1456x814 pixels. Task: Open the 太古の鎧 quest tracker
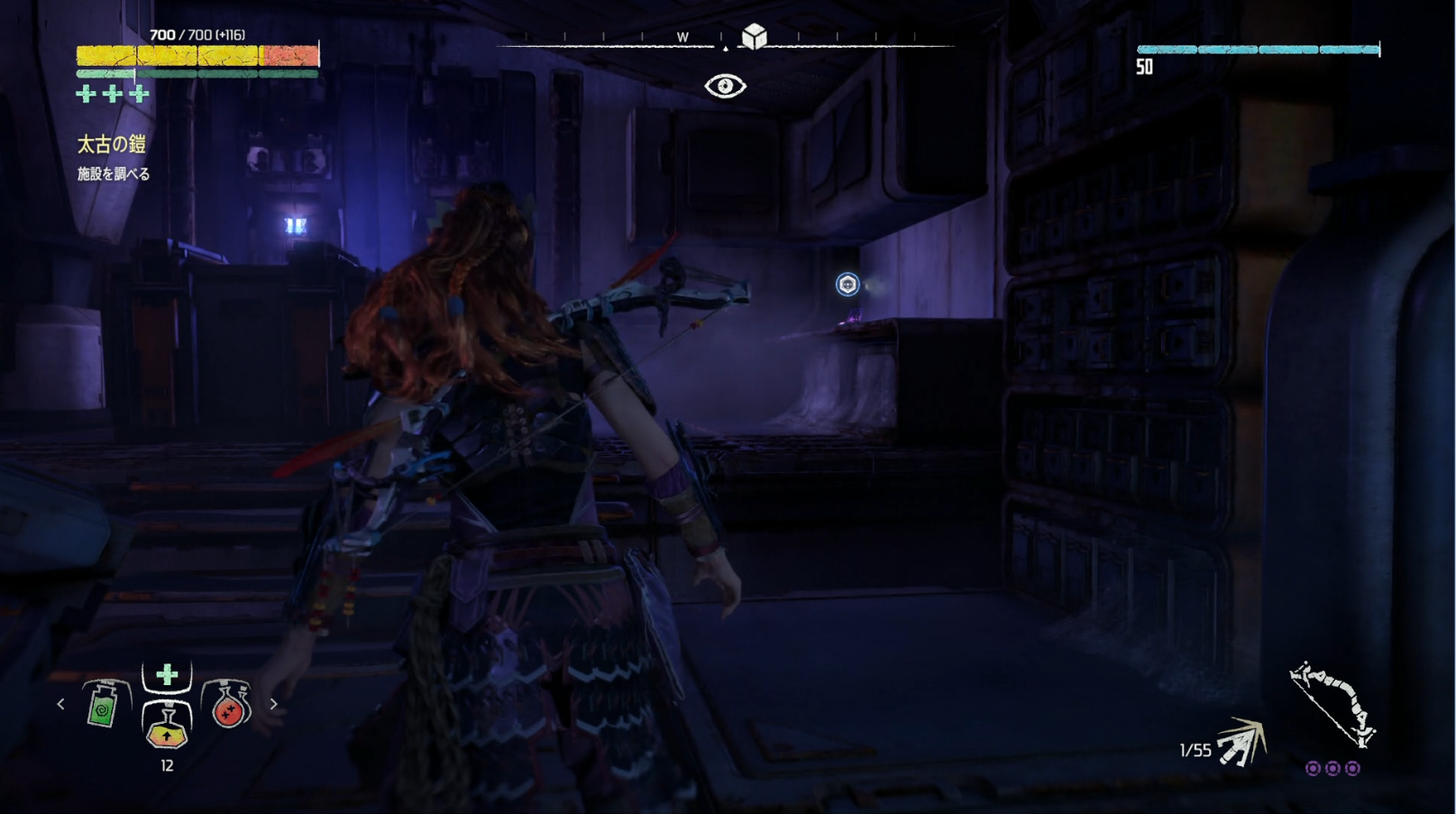click(111, 144)
